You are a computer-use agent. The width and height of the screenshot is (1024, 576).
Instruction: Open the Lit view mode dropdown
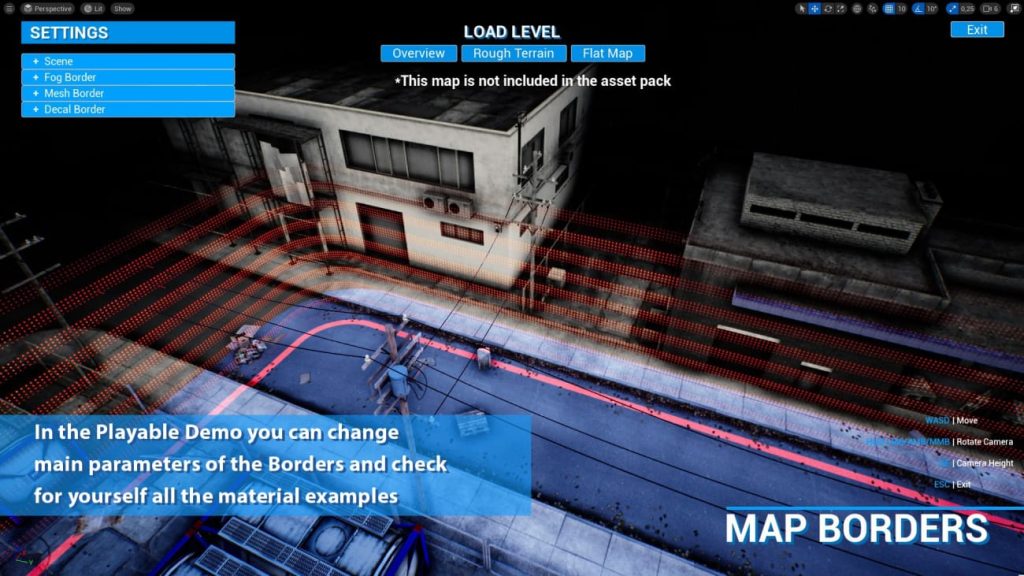(94, 8)
